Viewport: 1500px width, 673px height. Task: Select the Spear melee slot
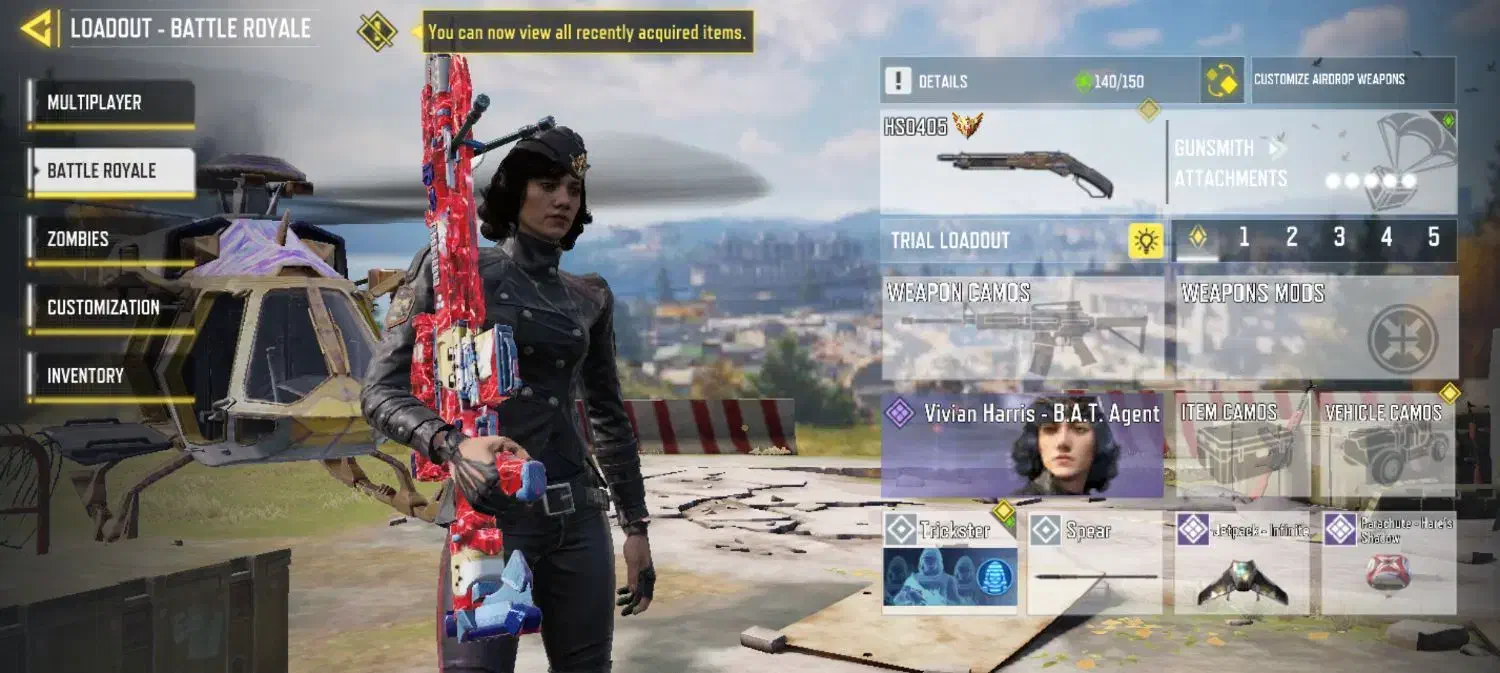[x=1095, y=562]
